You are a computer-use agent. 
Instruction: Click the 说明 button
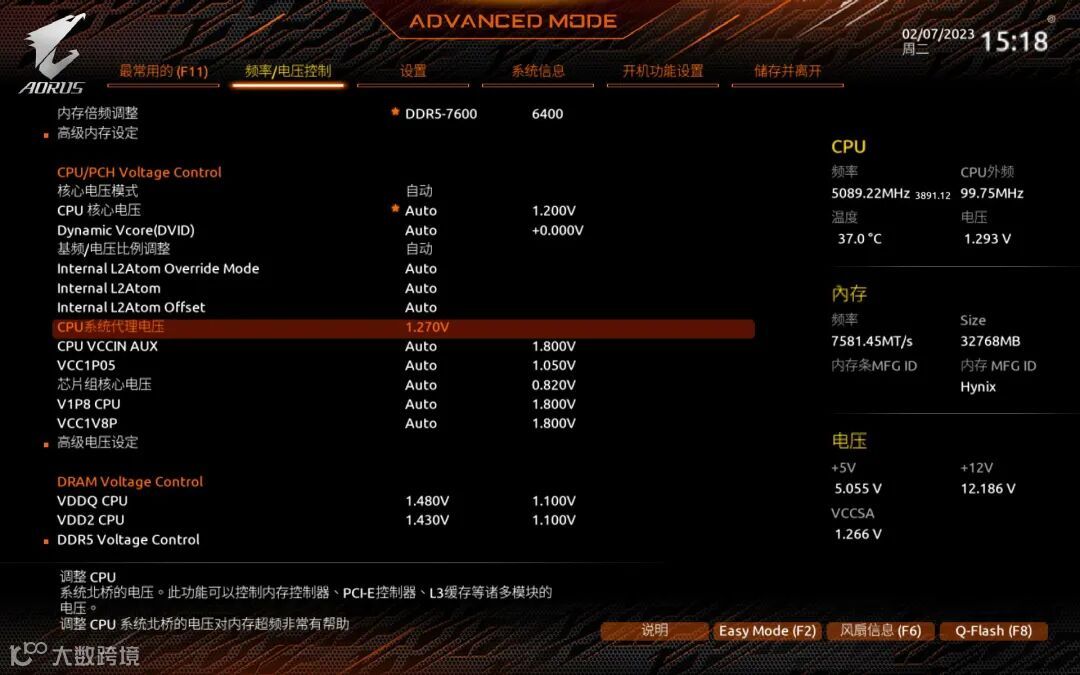click(x=654, y=631)
